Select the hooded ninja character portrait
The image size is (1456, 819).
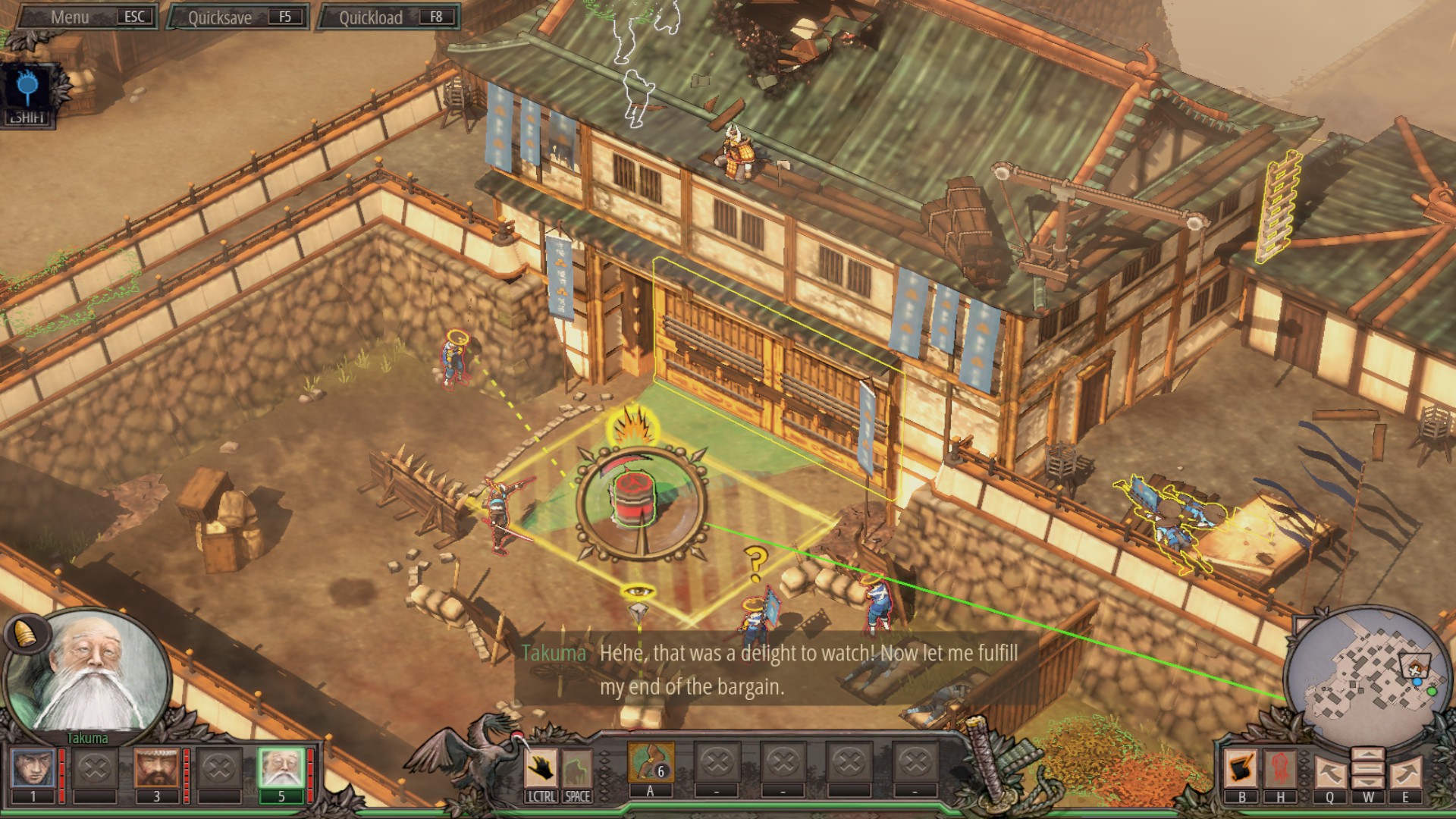click(33, 767)
